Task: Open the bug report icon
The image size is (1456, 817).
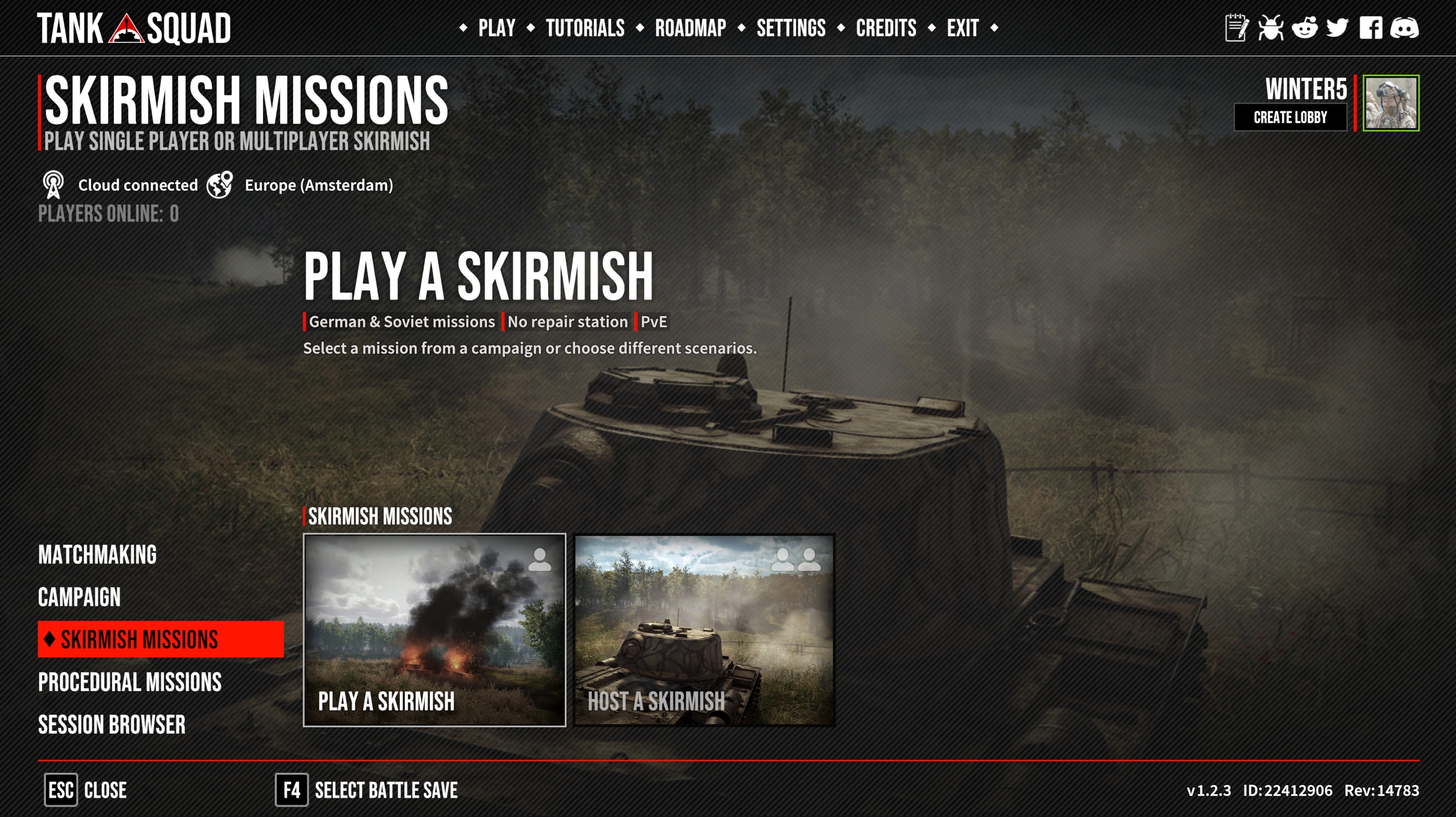Action: tap(1270, 28)
